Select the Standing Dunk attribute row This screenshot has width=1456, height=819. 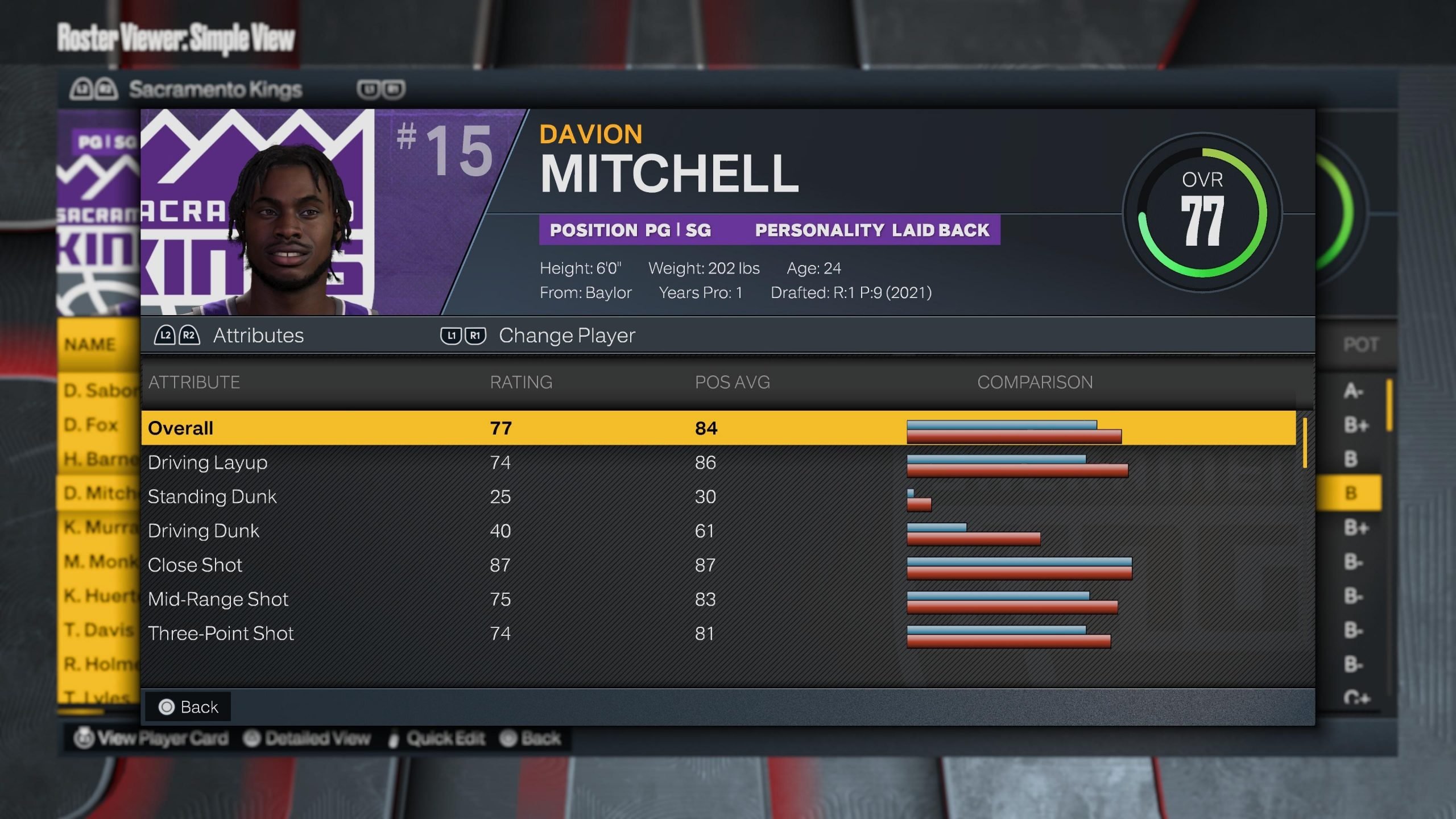(718, 497)
